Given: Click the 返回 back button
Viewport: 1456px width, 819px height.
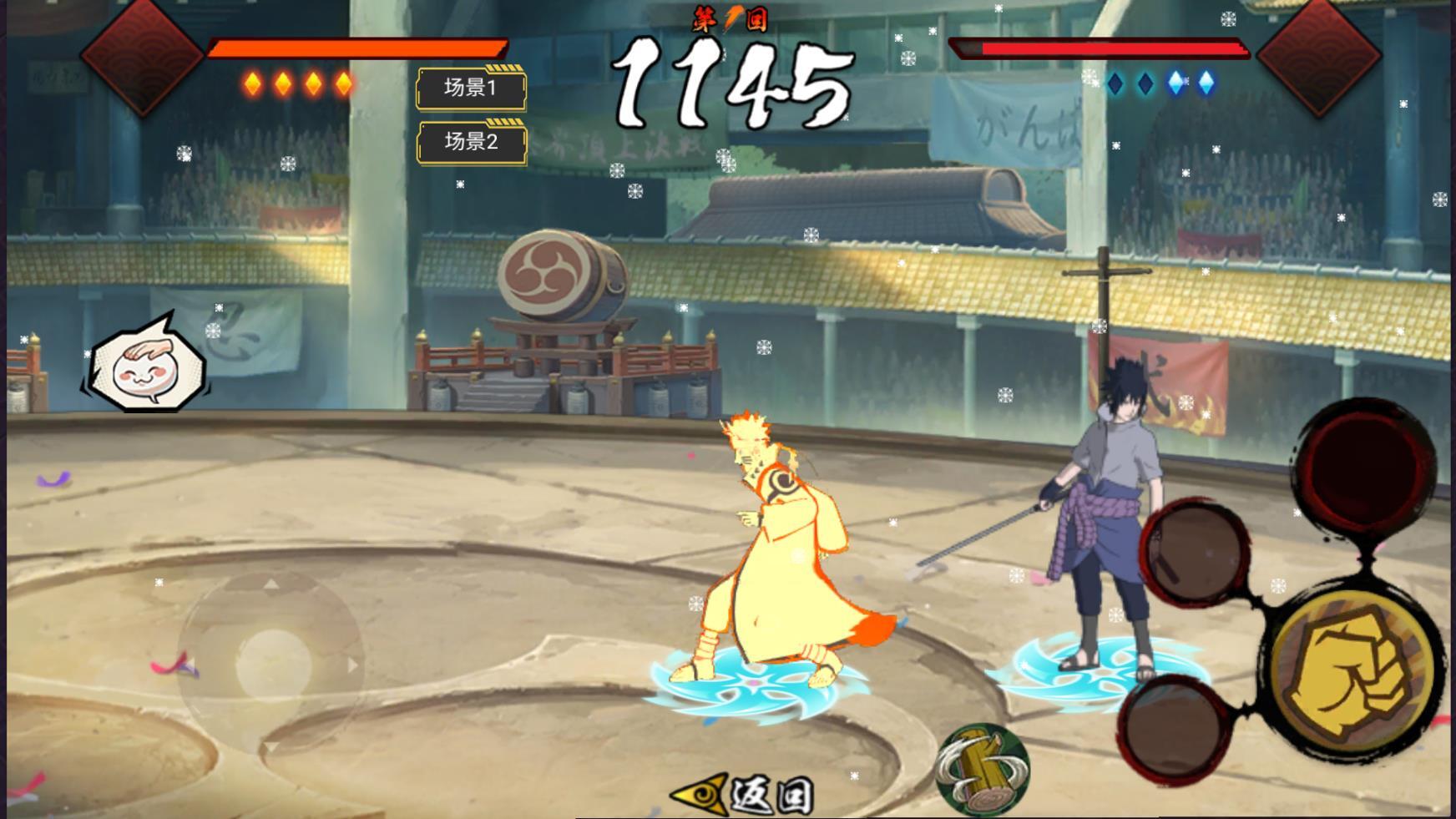Looking at the screenshot, I should 745,794.
